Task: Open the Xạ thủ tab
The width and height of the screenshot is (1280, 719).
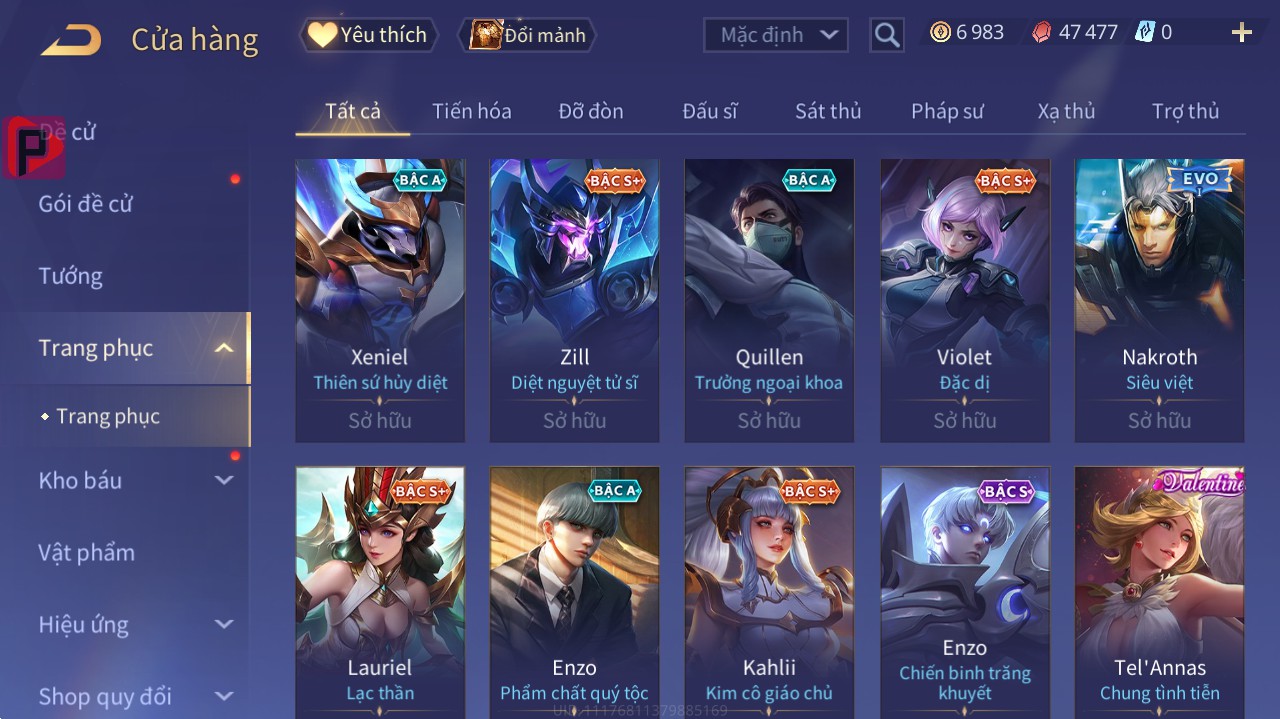Action: coord(1066,111)
